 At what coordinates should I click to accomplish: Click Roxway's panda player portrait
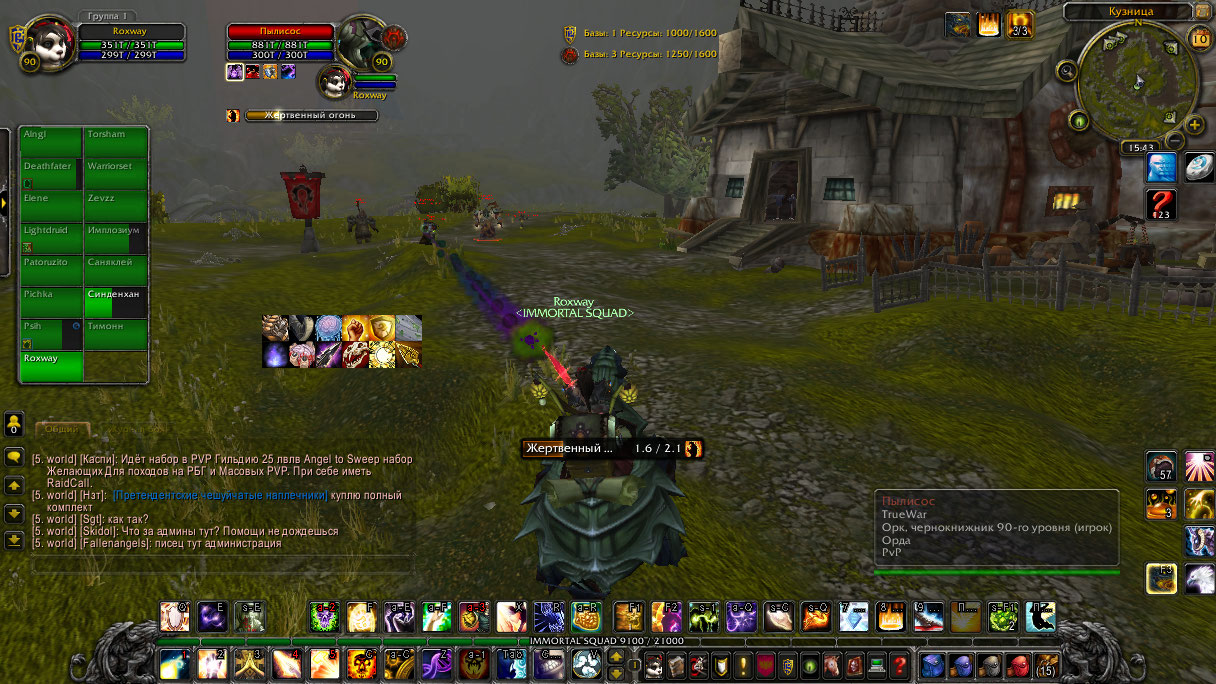click(46, 44)
